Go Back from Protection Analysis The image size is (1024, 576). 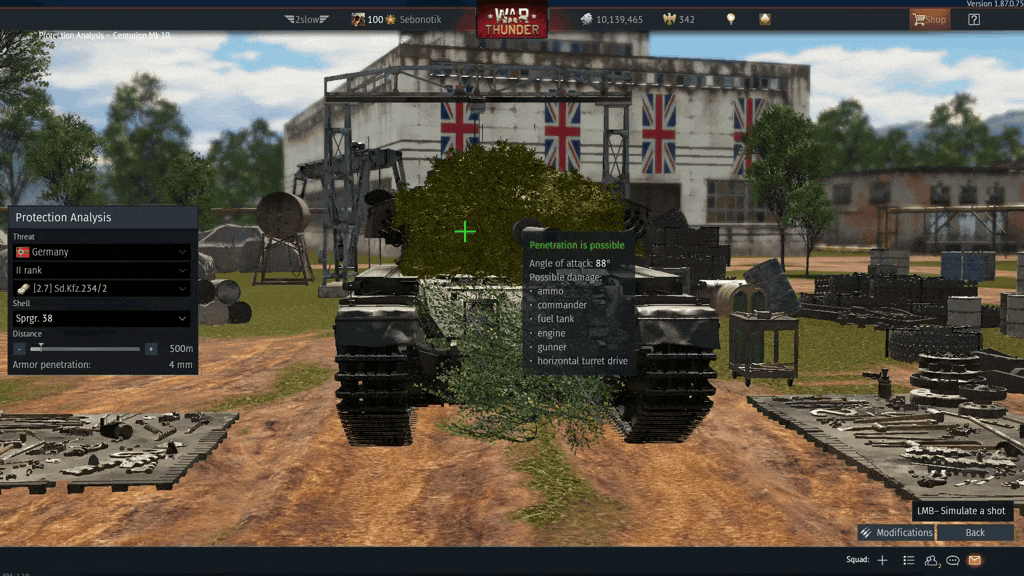pyautogui.click(x=975, y=532)
